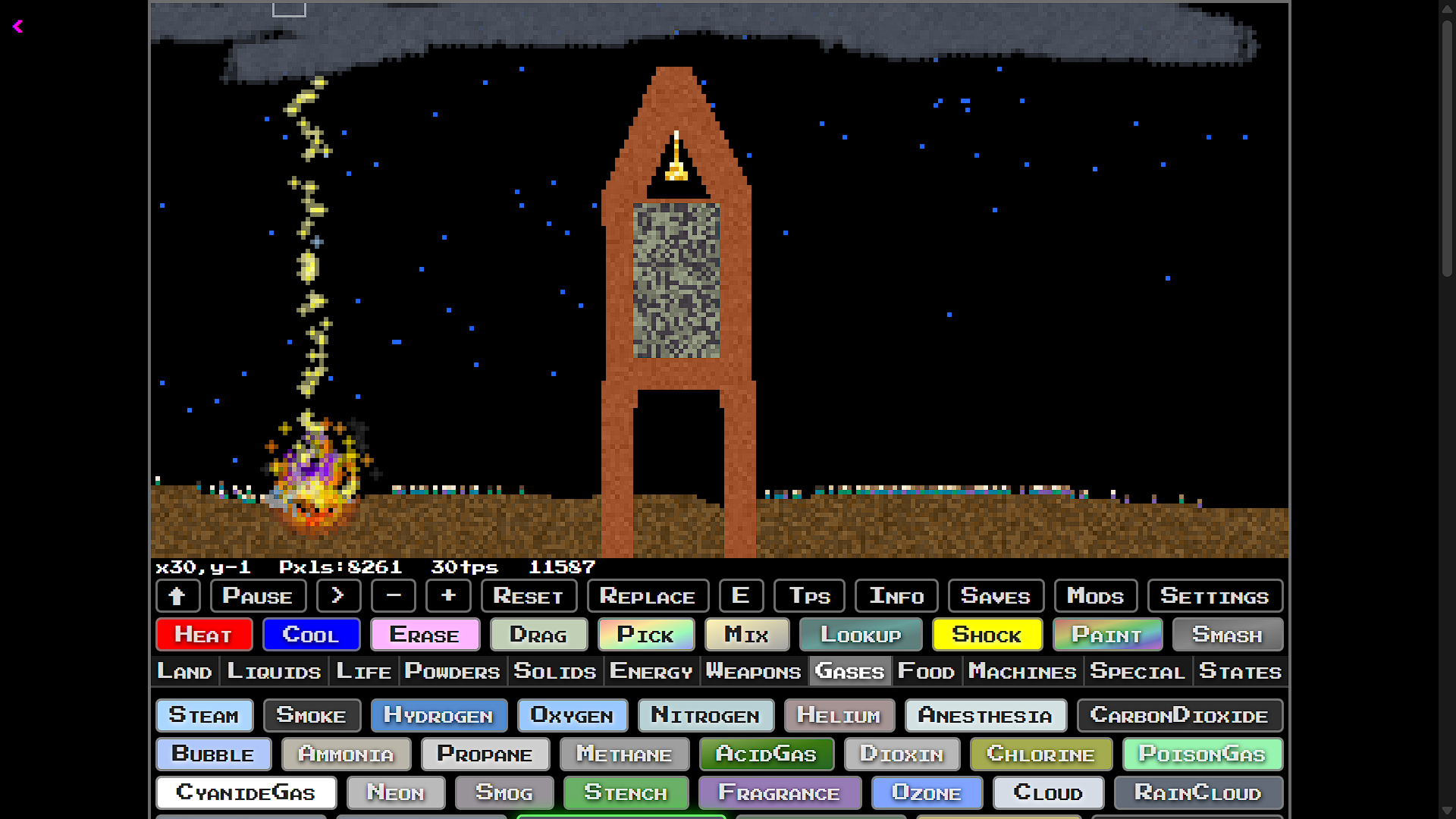Switch to the Liquids category tab
This screenshot has width=1456, height=819.
(x=273, y=671)
